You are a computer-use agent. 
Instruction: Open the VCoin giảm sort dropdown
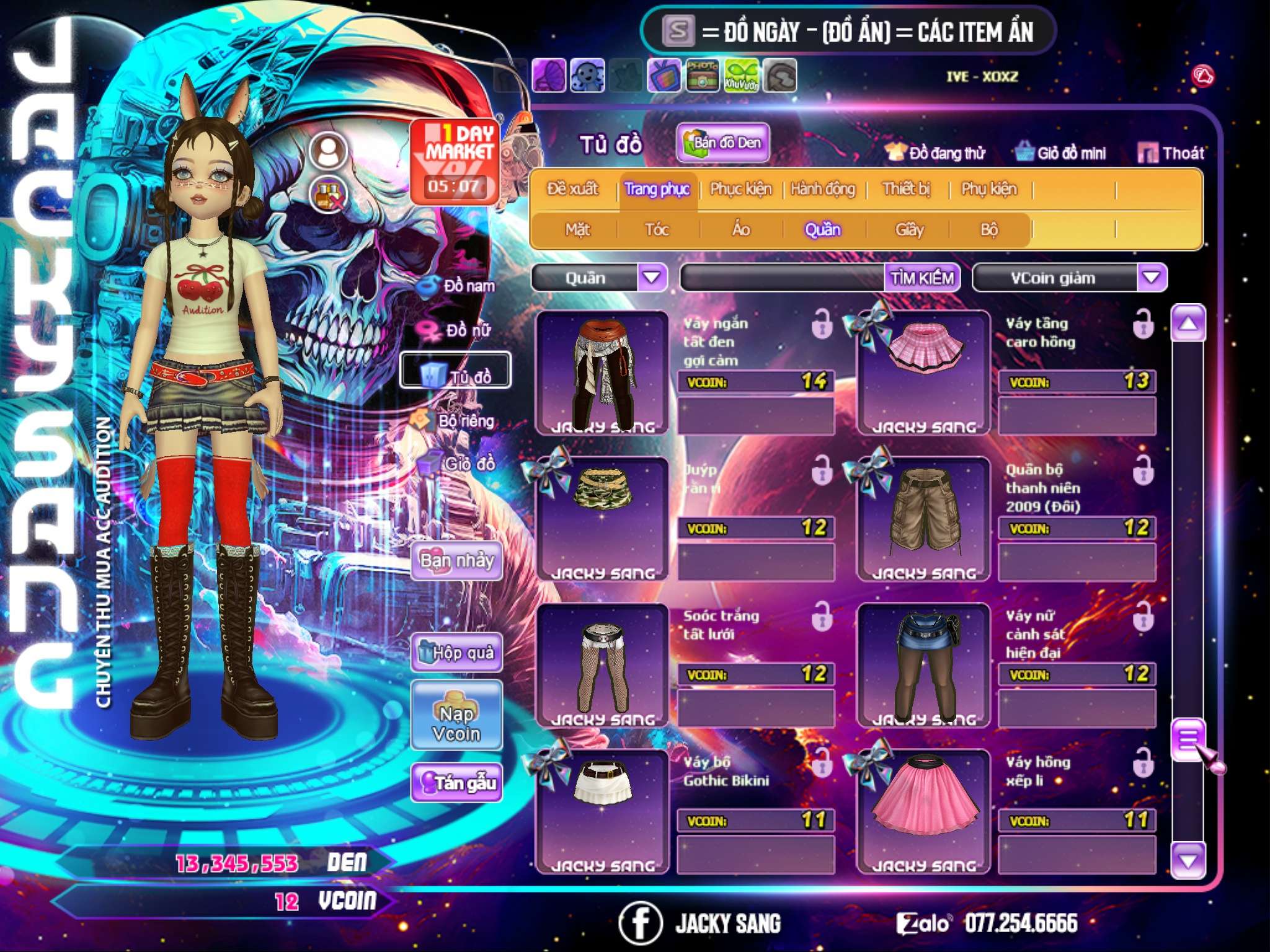1152,278
